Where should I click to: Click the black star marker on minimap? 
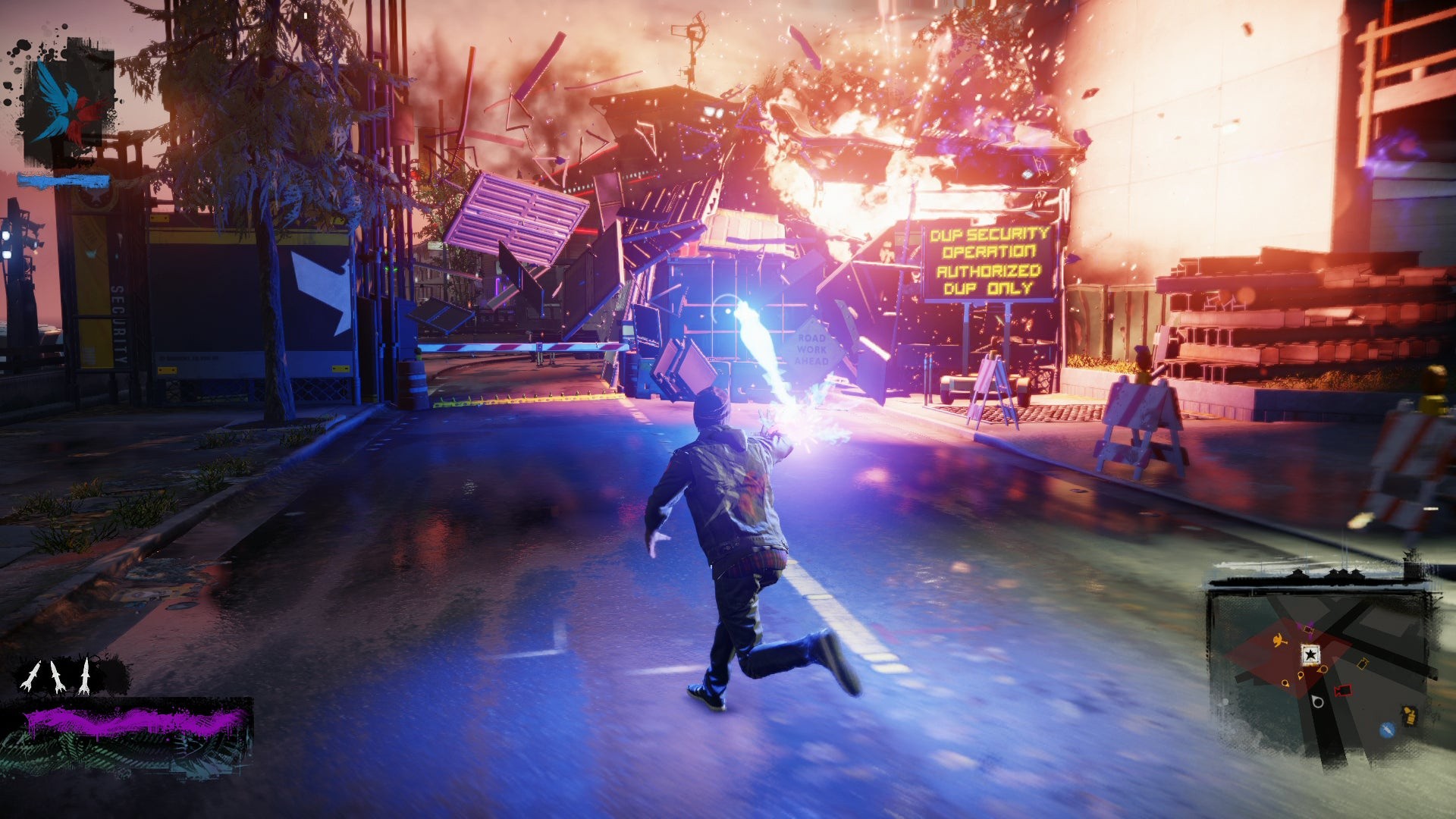[1310, 654]
